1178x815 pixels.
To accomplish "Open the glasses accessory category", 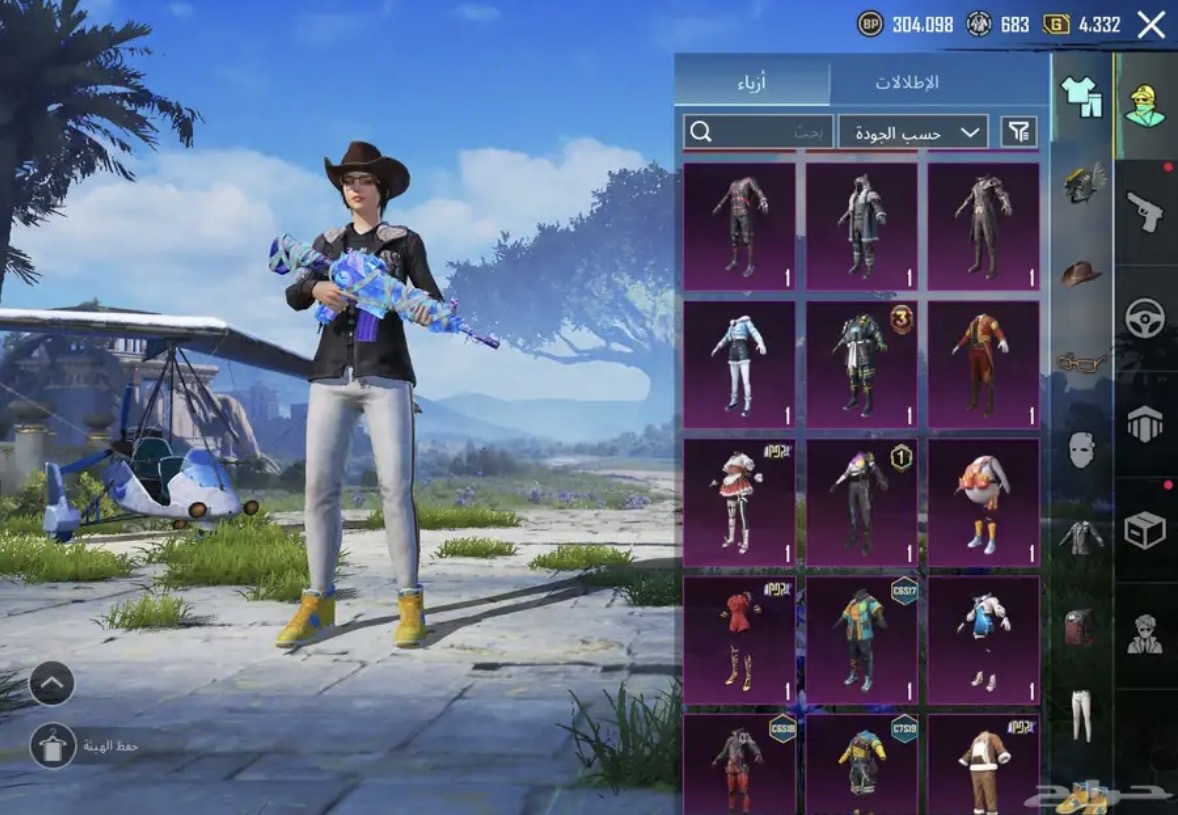I will (1080, 362).
